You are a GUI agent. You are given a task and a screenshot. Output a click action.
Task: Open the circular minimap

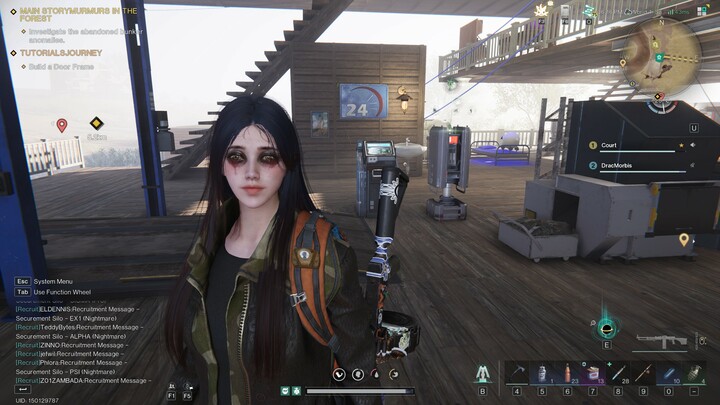pos(662,56)
